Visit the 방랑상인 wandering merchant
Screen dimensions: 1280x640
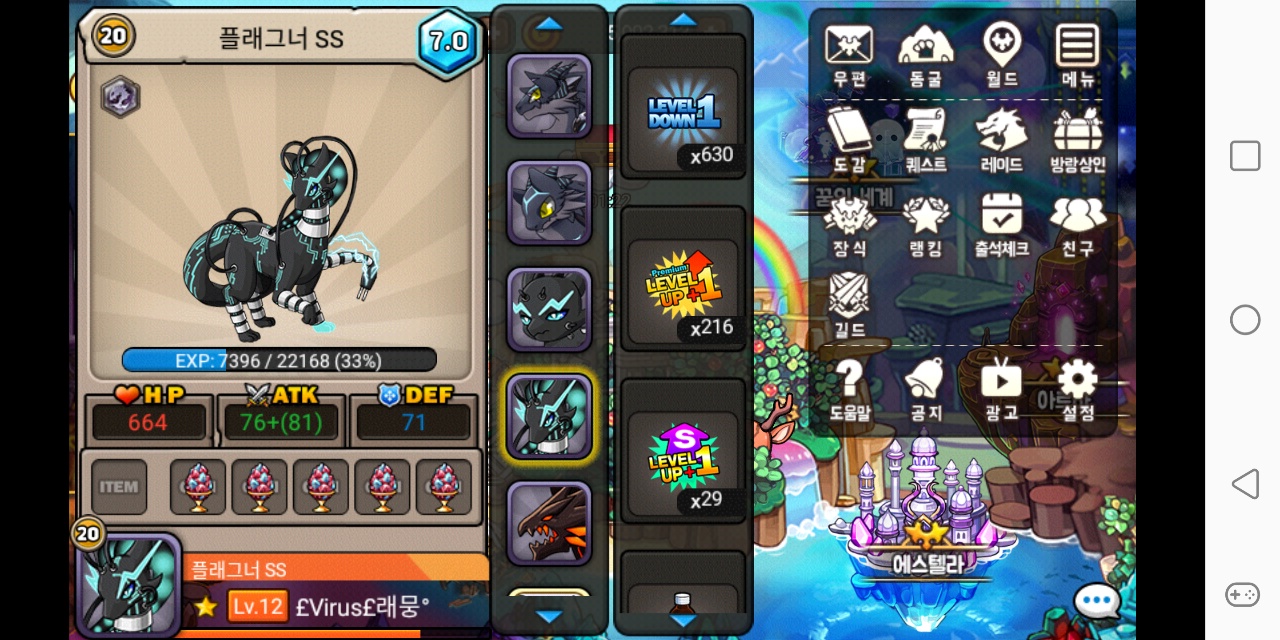tap(1077, 138)
